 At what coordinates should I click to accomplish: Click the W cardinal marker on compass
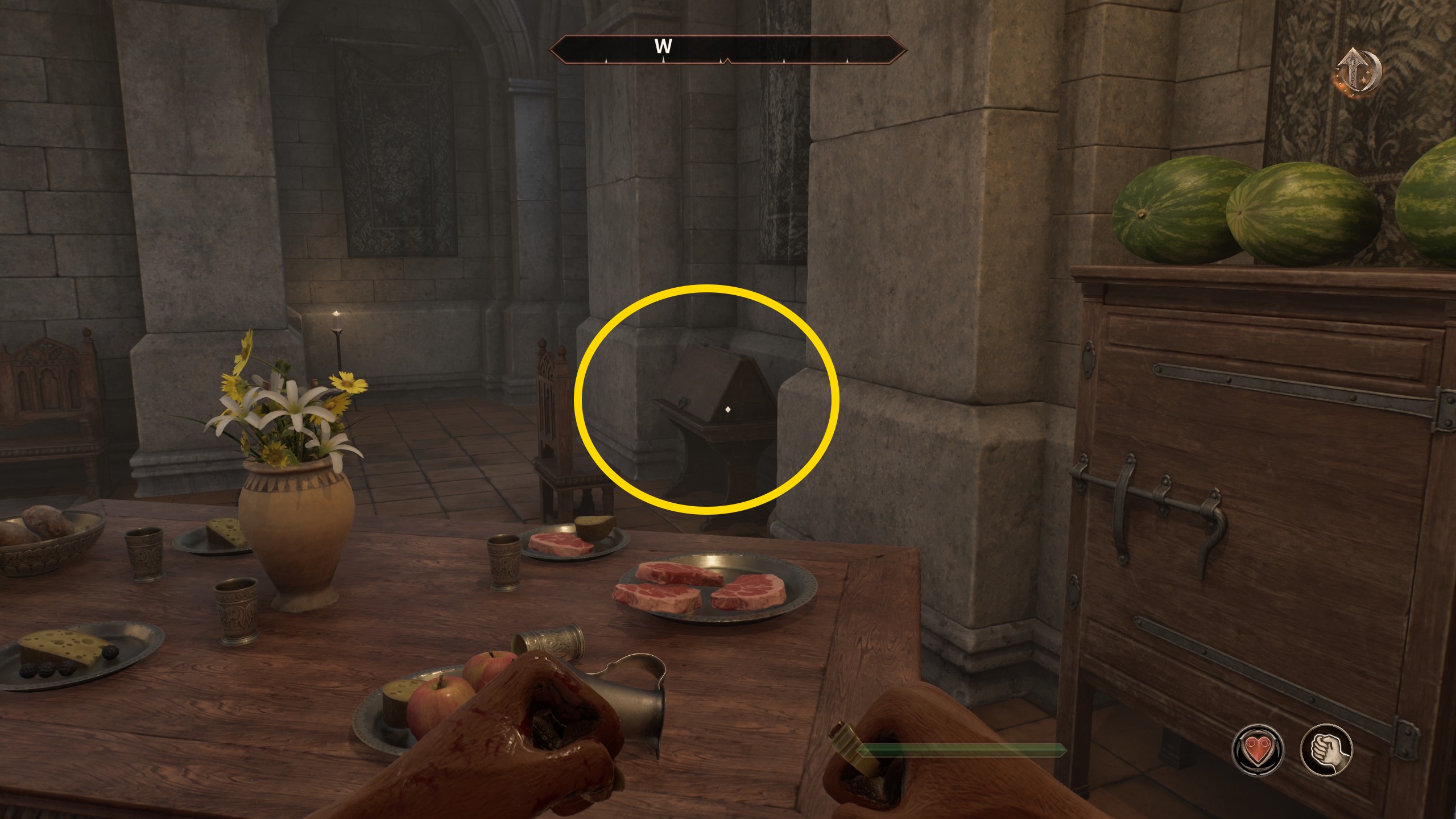click(663, 47)
